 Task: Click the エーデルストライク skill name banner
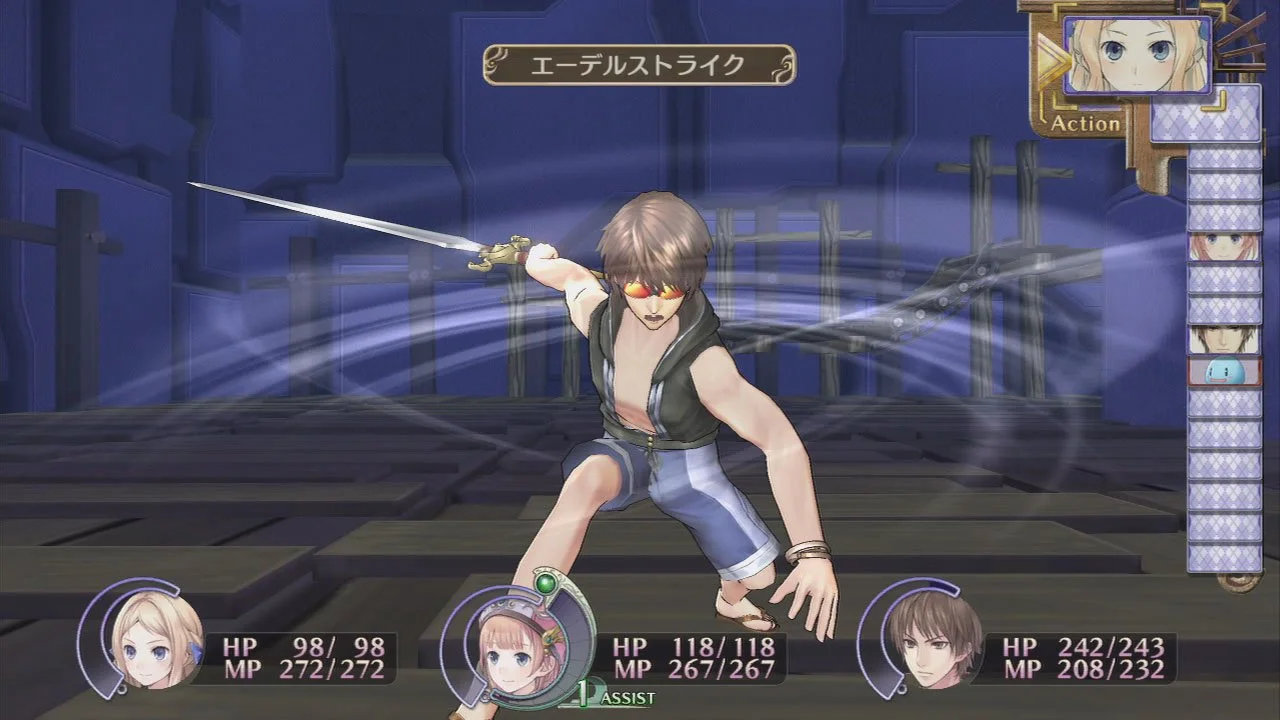point(638,62)
